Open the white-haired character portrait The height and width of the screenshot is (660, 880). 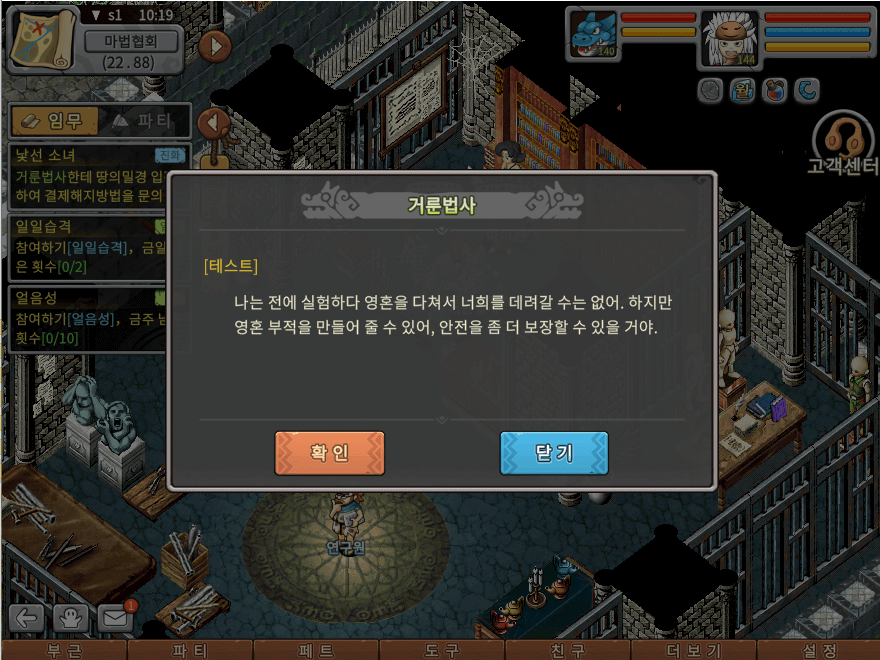tap(729, 36)
